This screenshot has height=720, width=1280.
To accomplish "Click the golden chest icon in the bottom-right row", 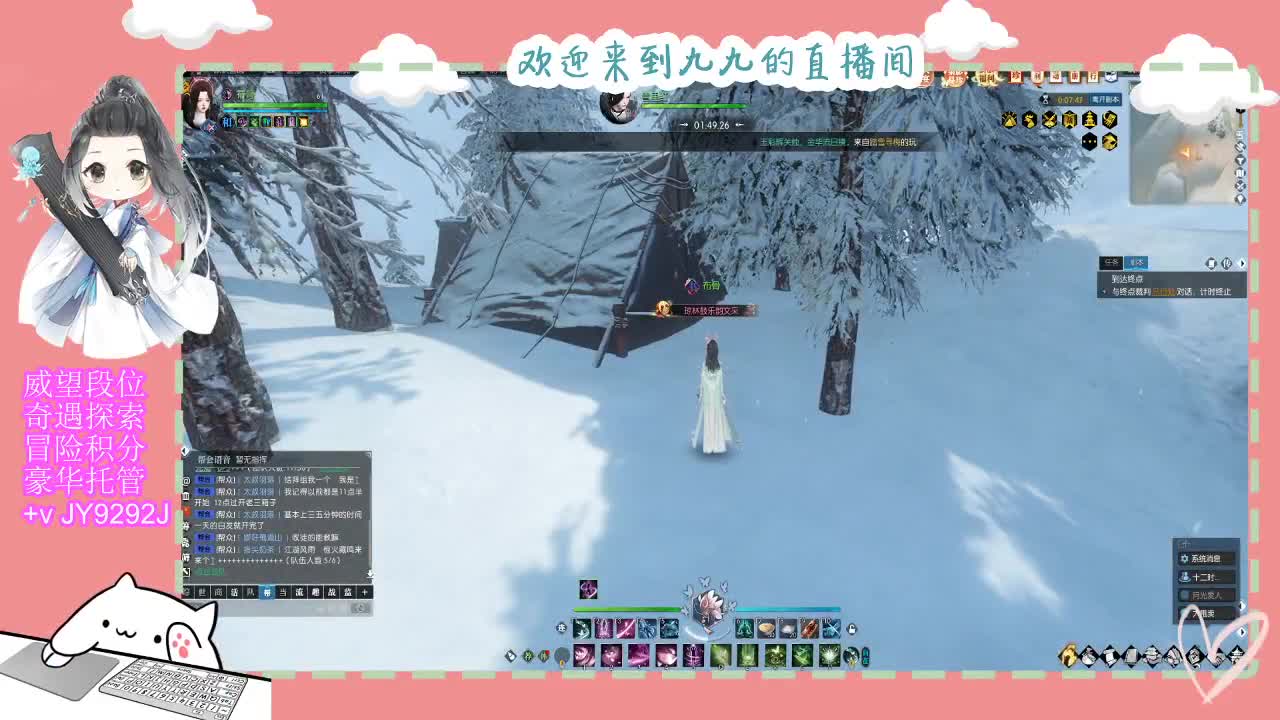I will (1069, 656).
